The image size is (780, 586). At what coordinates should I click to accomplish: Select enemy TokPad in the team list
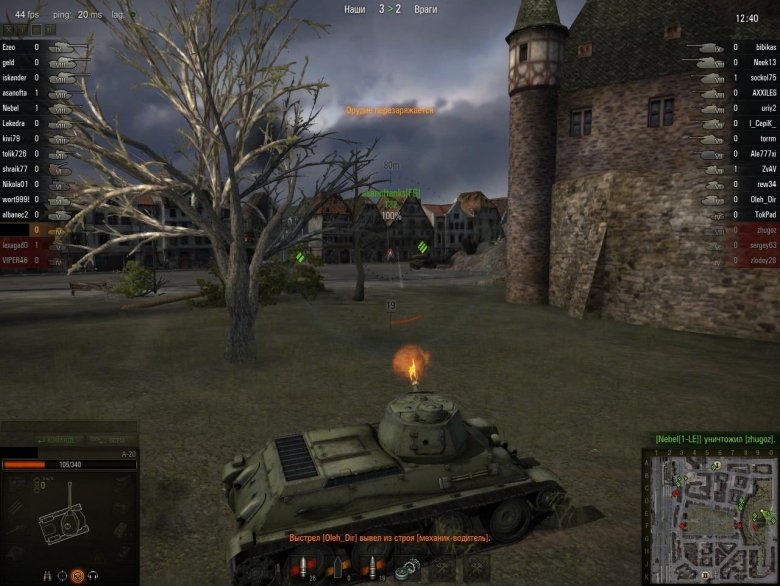click(x=763, y=215)
